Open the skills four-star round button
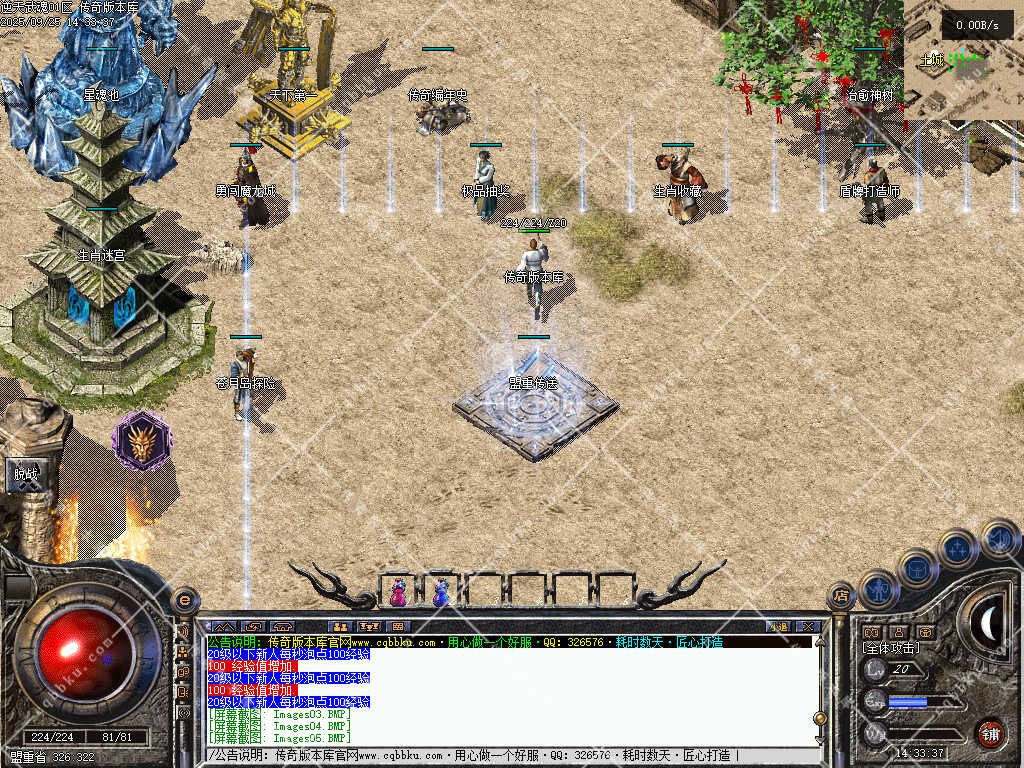The image size is (1024, 768). [958, 548]
